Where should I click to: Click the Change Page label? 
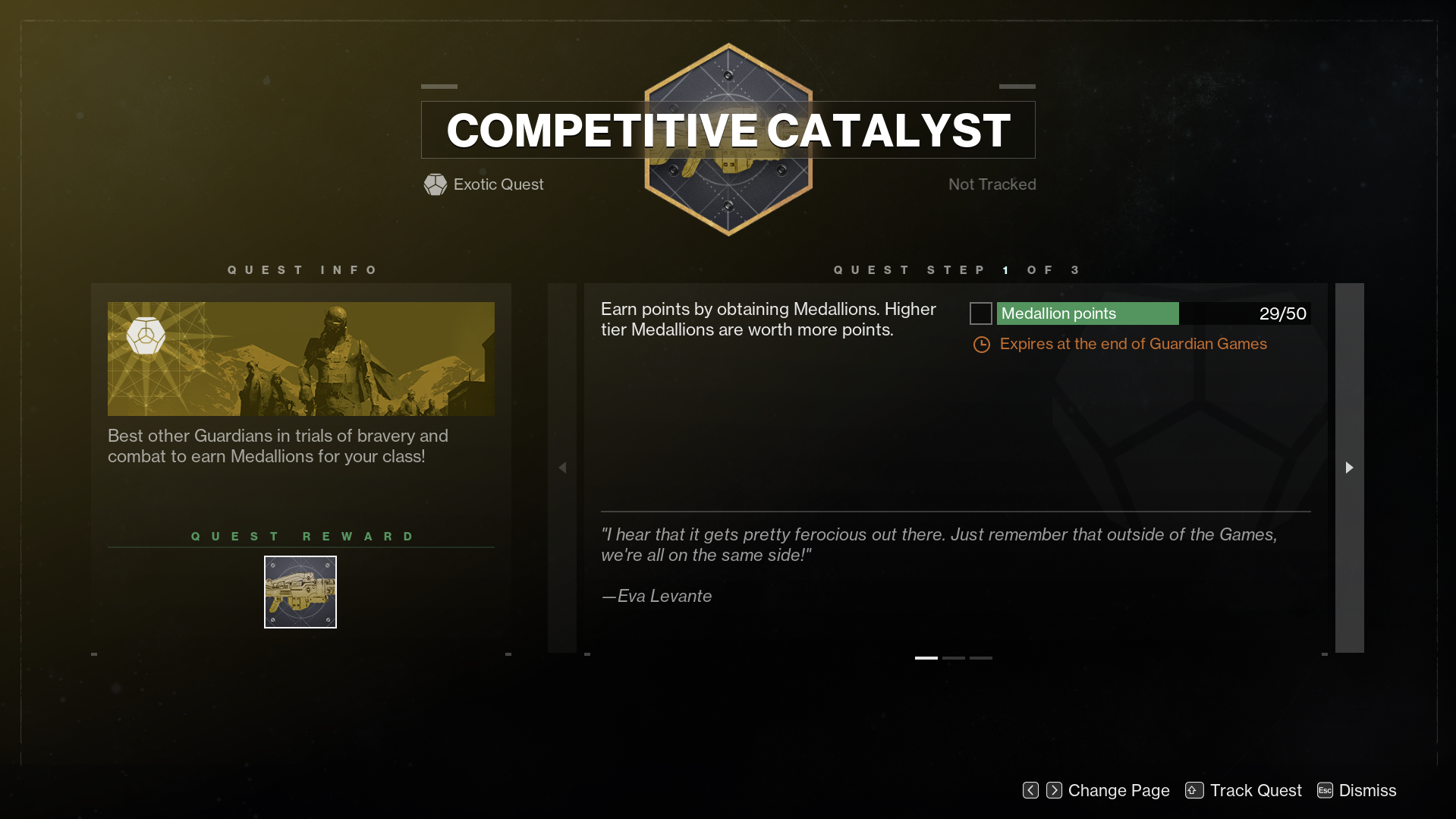[x=1118, y=790]
